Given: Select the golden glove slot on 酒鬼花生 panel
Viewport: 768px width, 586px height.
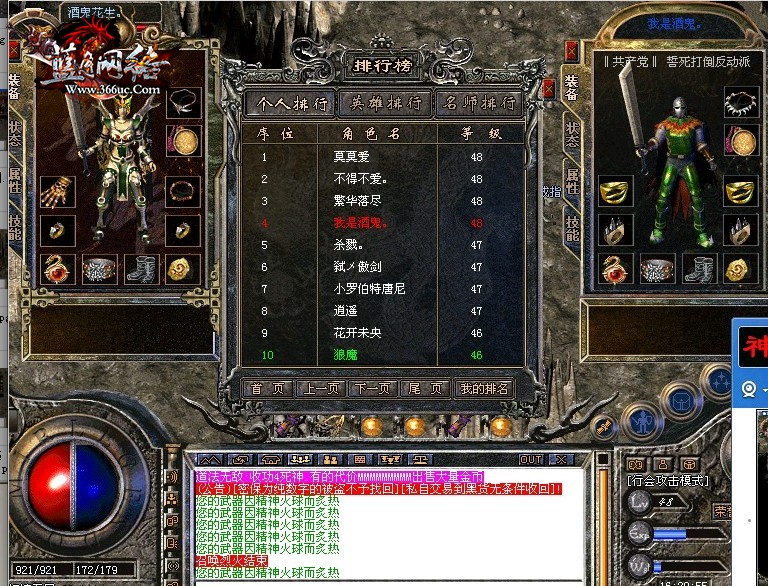Looking at the screenshot, I should click(58, 190).
